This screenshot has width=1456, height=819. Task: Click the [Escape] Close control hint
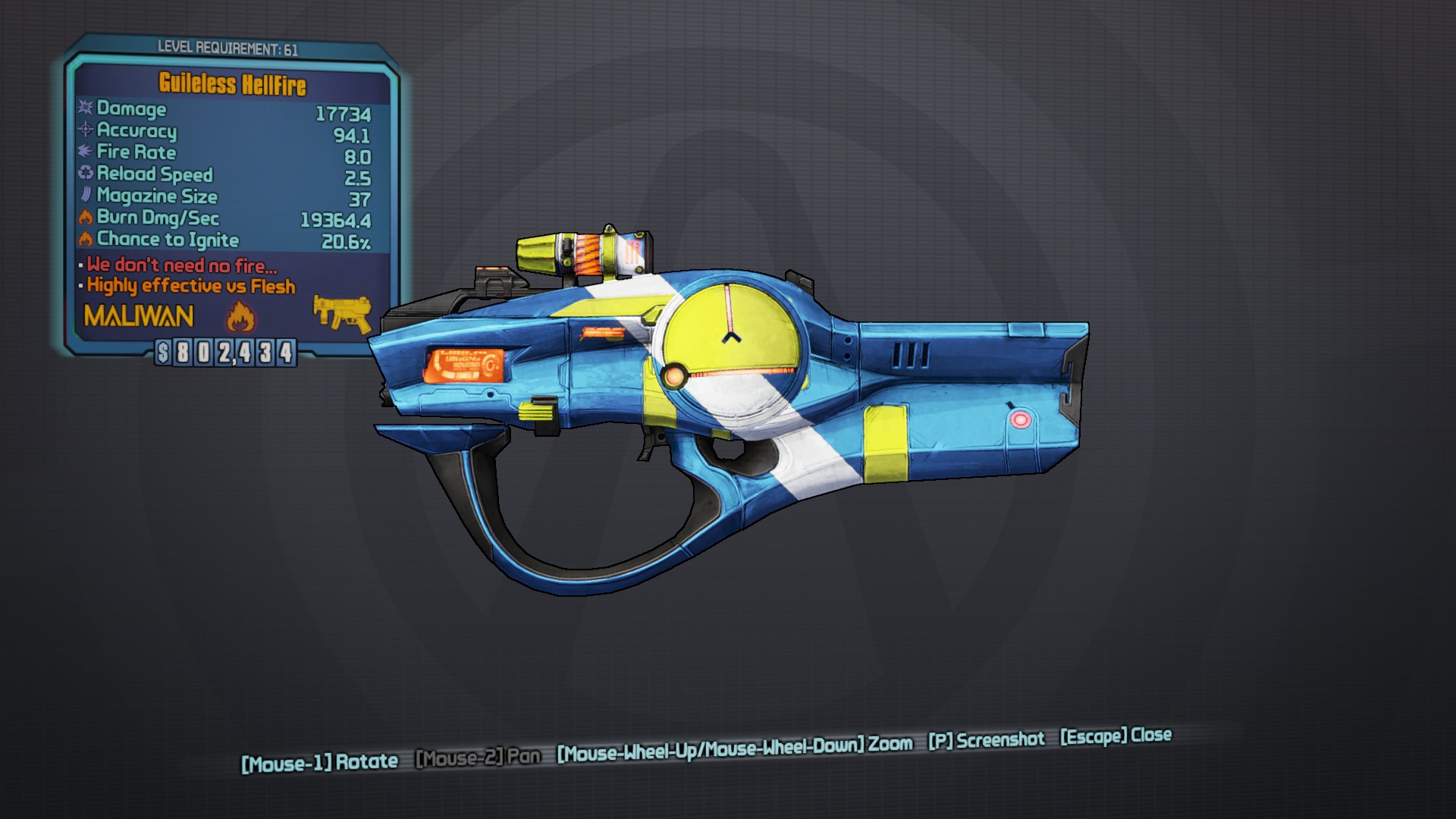click(1114, 737)
